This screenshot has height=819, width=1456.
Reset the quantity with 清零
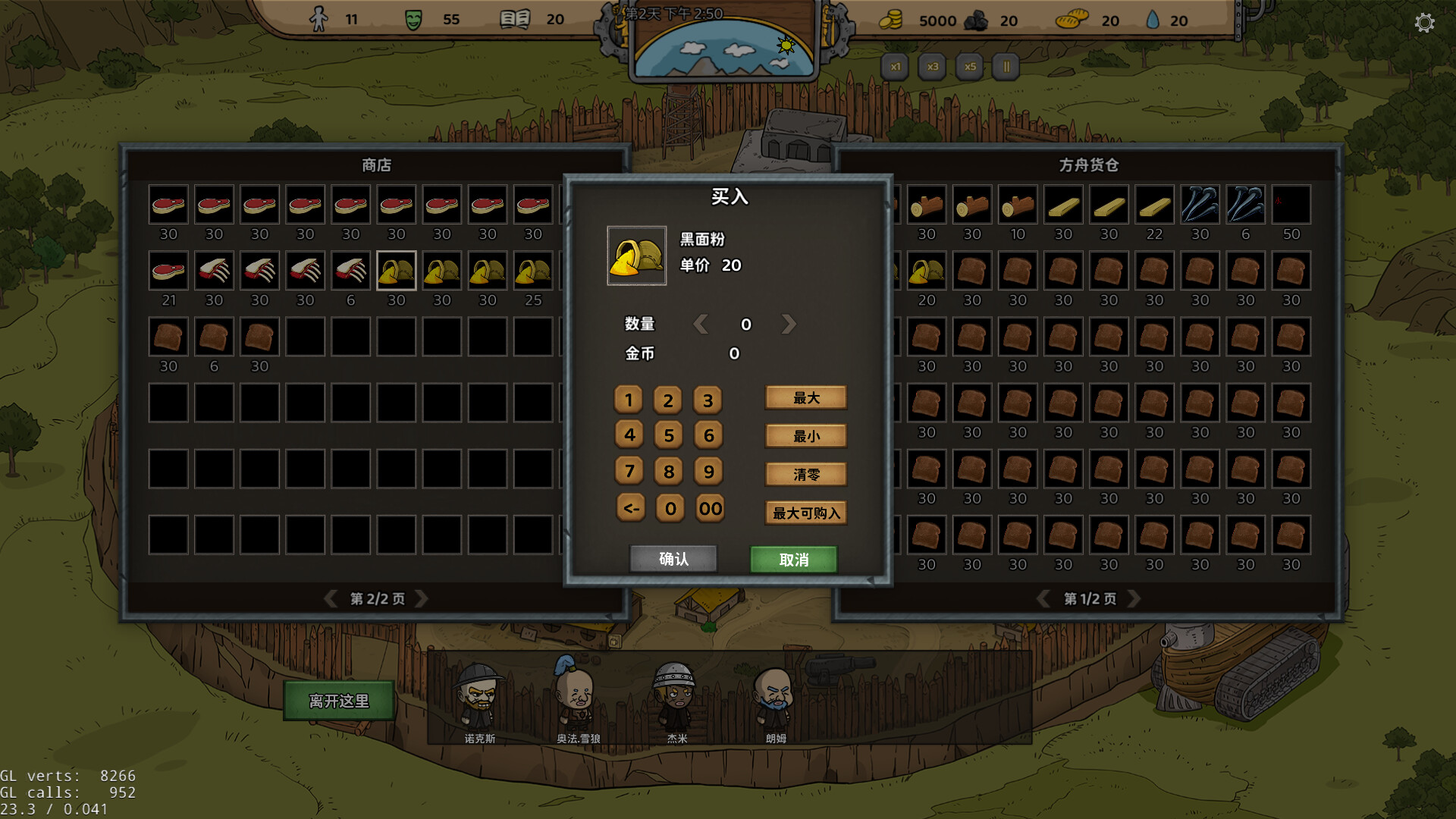coord(806,475)
